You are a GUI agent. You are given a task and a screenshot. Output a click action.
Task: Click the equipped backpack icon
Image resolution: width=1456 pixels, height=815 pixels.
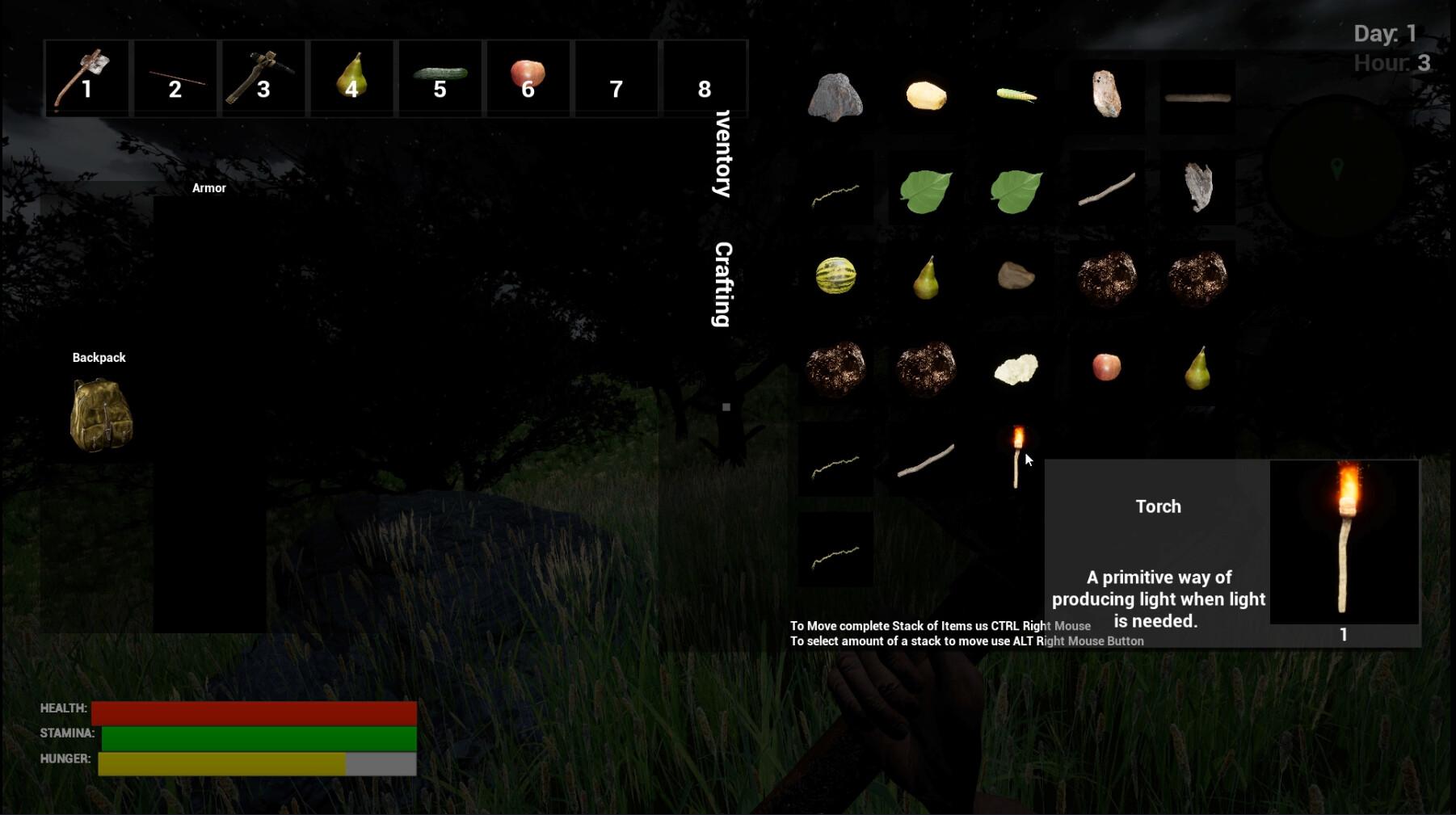click(x=101, y=415)
